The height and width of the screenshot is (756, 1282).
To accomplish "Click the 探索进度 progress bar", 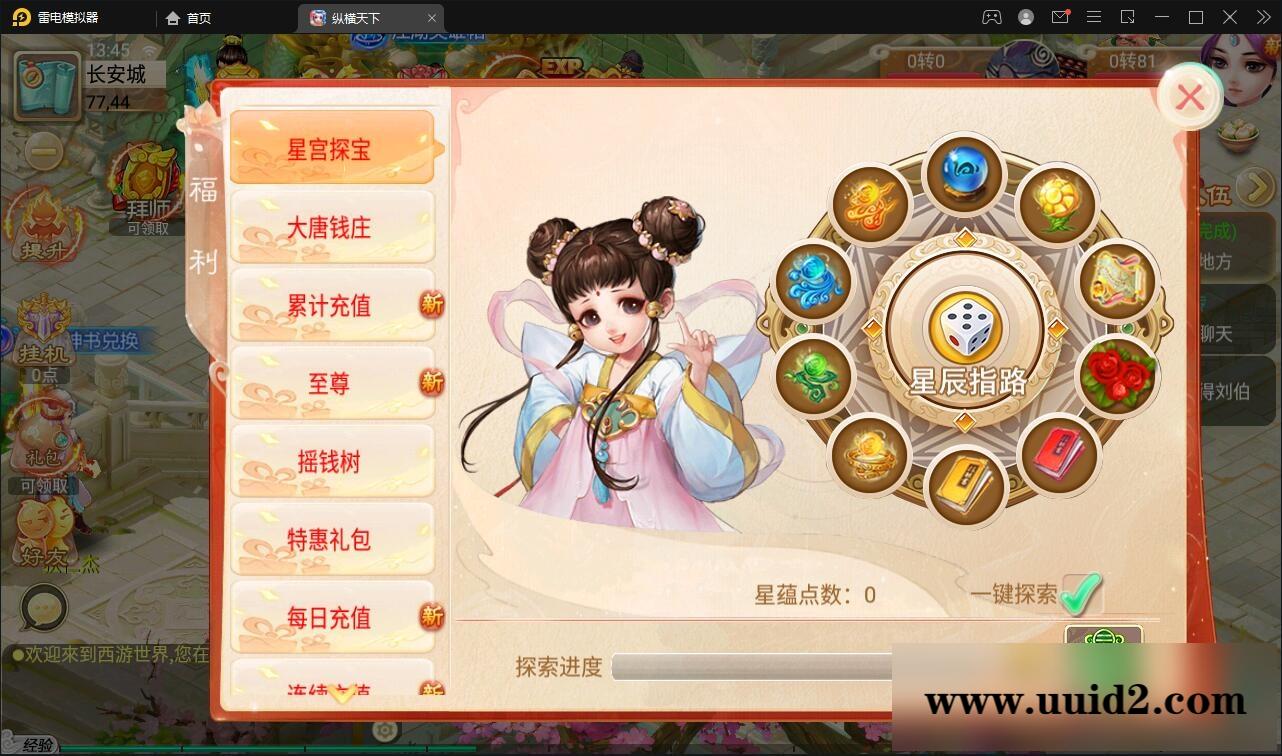I will tap(750, 666).
